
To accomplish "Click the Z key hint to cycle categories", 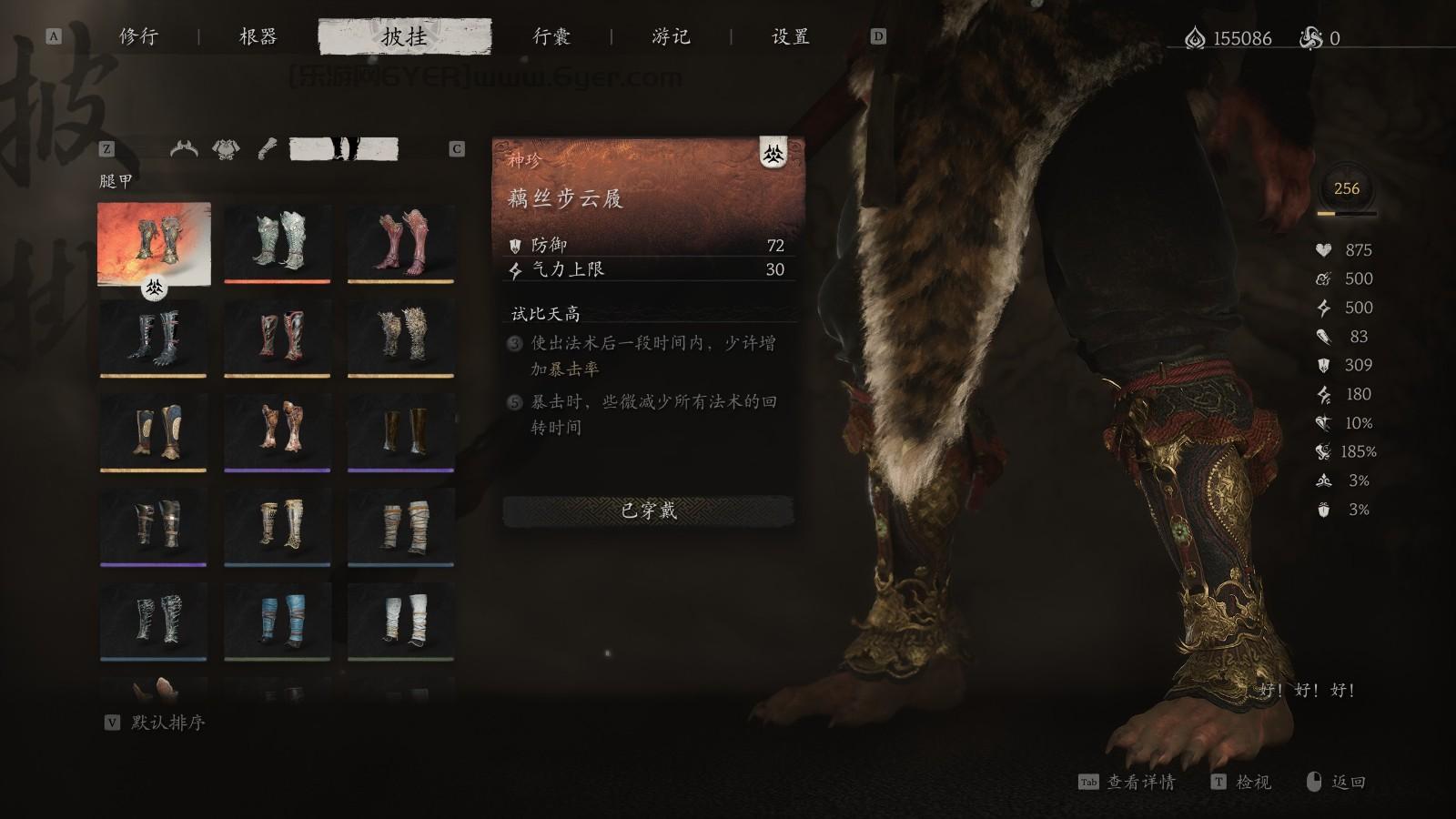I will coord(109,147).
